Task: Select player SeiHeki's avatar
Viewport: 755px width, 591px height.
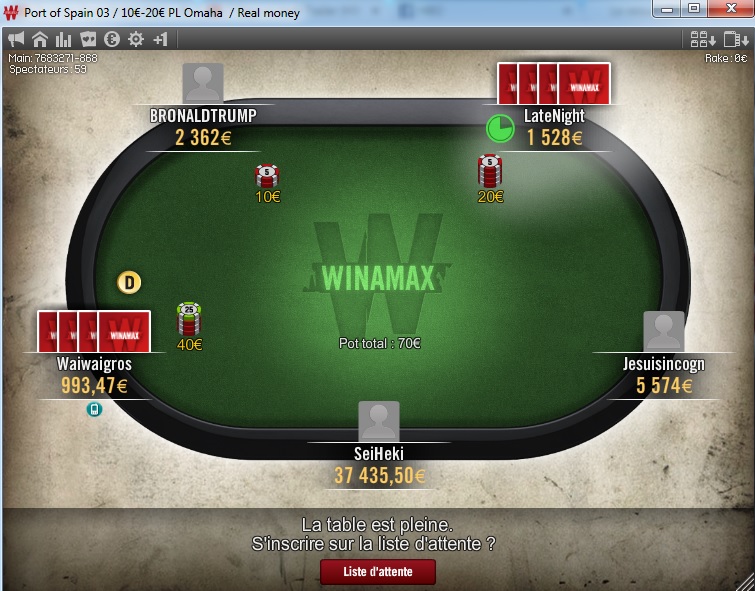Action: [x=379, y=421]
